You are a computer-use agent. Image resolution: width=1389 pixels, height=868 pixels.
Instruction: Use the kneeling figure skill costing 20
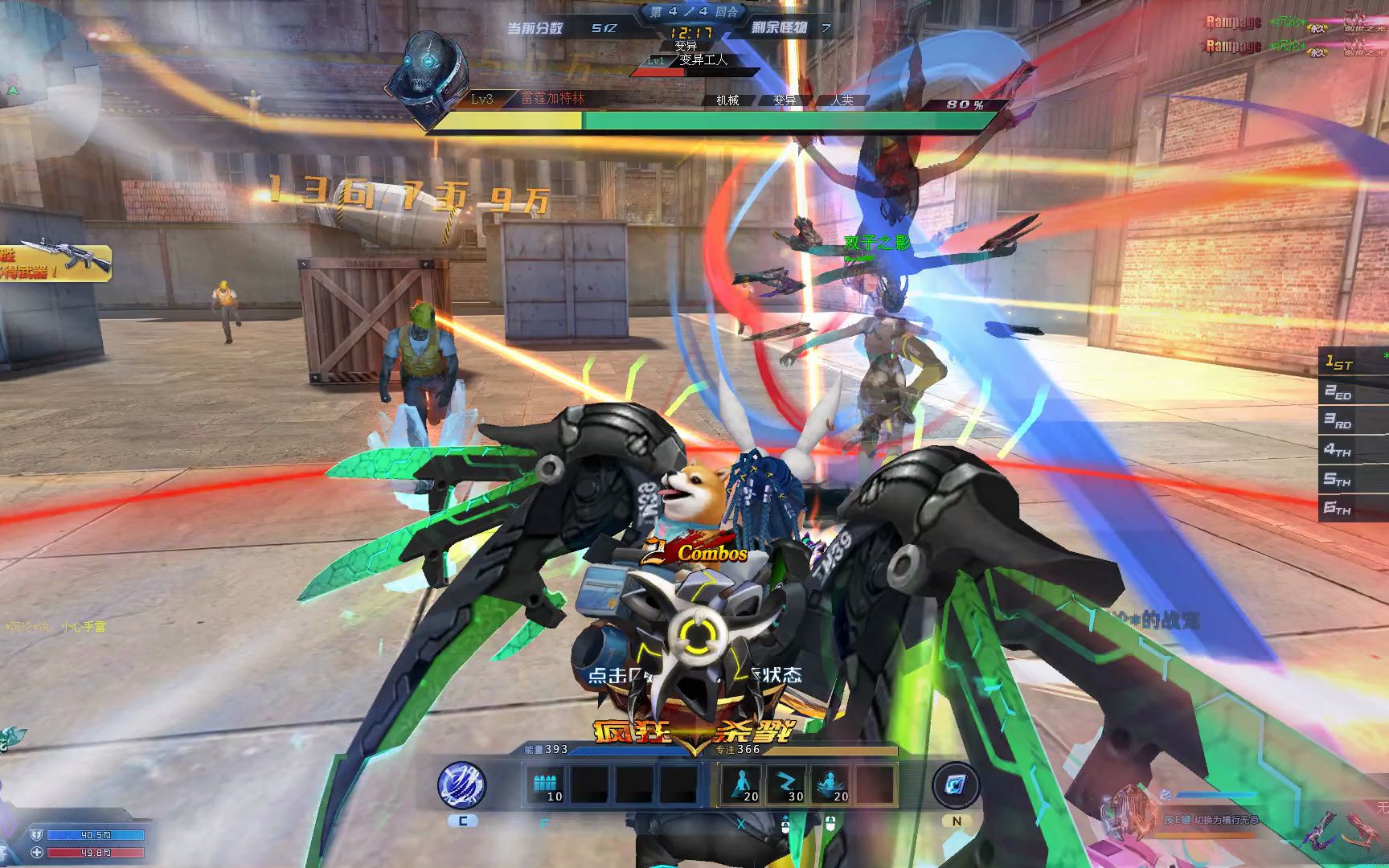[x=741, y=784]
